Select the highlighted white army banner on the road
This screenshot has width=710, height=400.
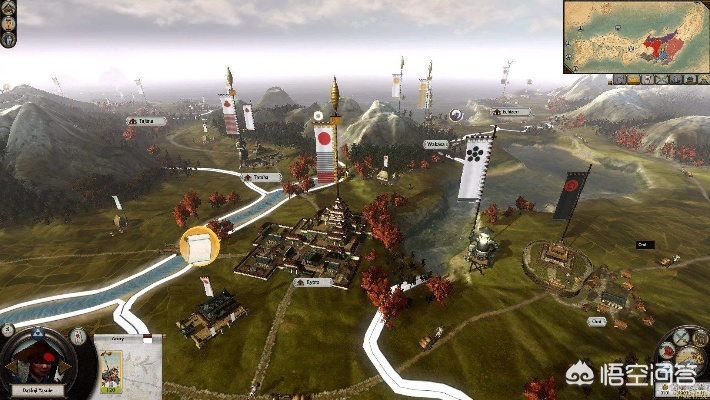198,246
